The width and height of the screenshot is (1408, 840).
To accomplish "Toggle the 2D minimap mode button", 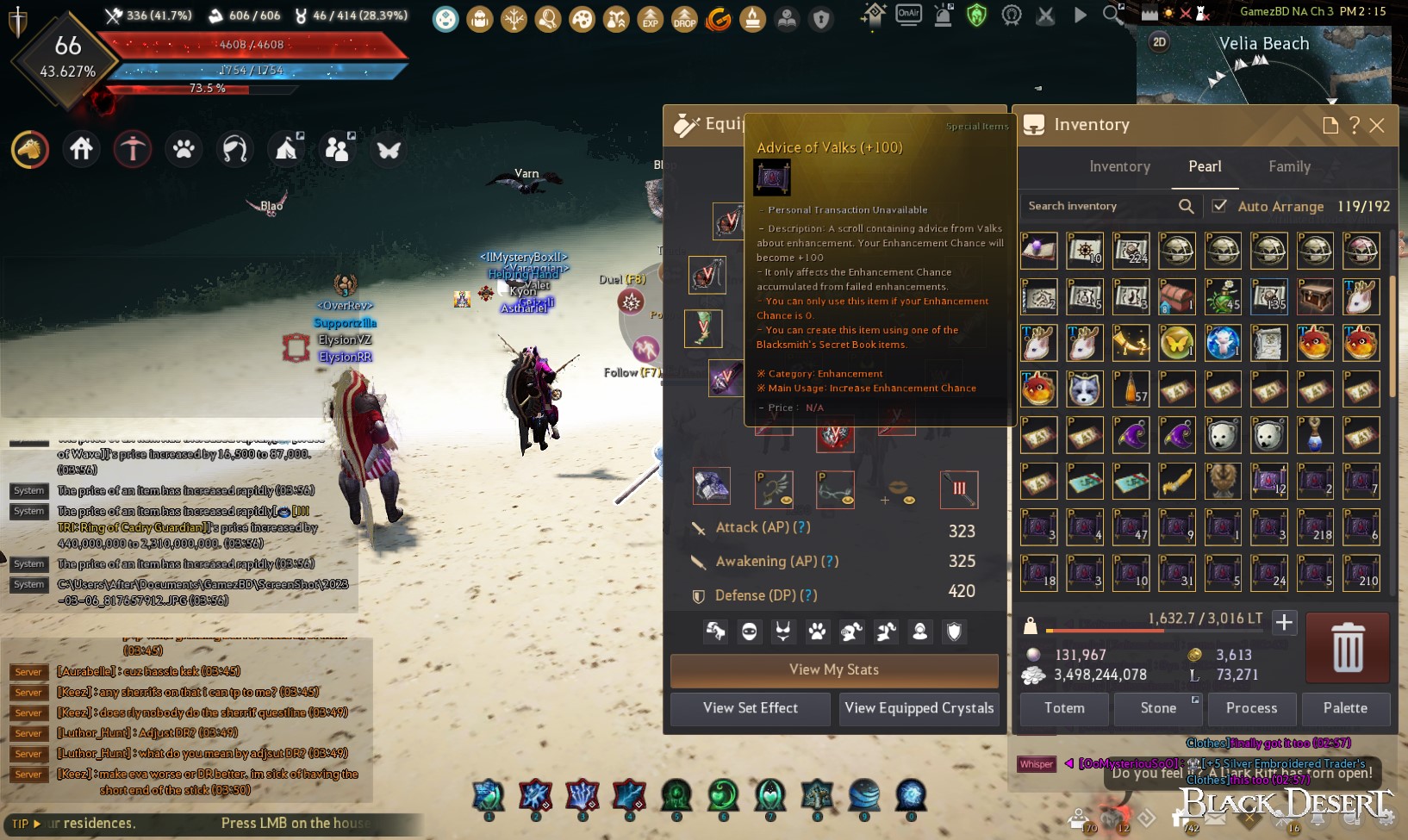I will coord(1160,42).
